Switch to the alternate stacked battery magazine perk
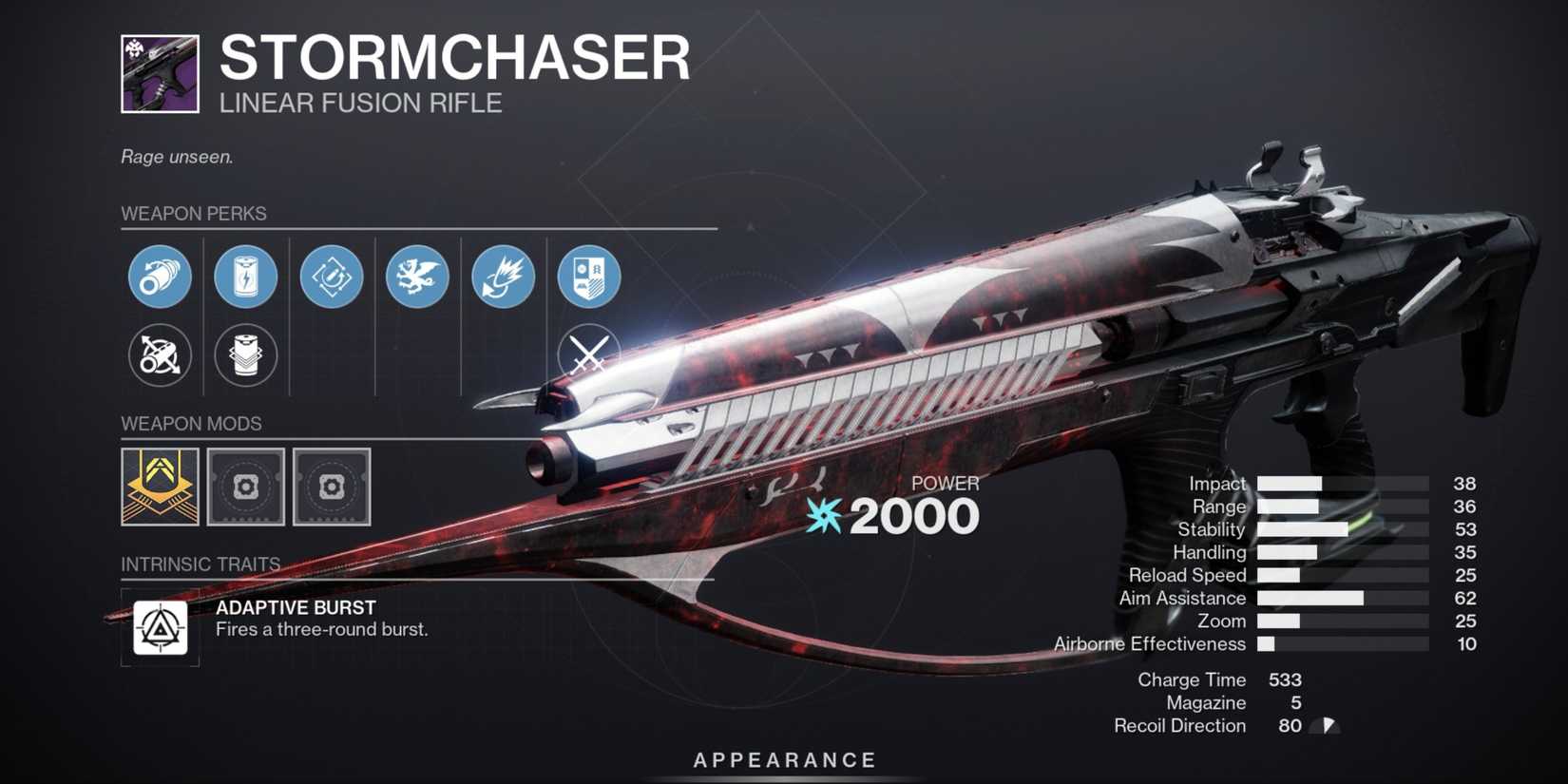The width and height of the screenshot is (1568, 784). 245,354
